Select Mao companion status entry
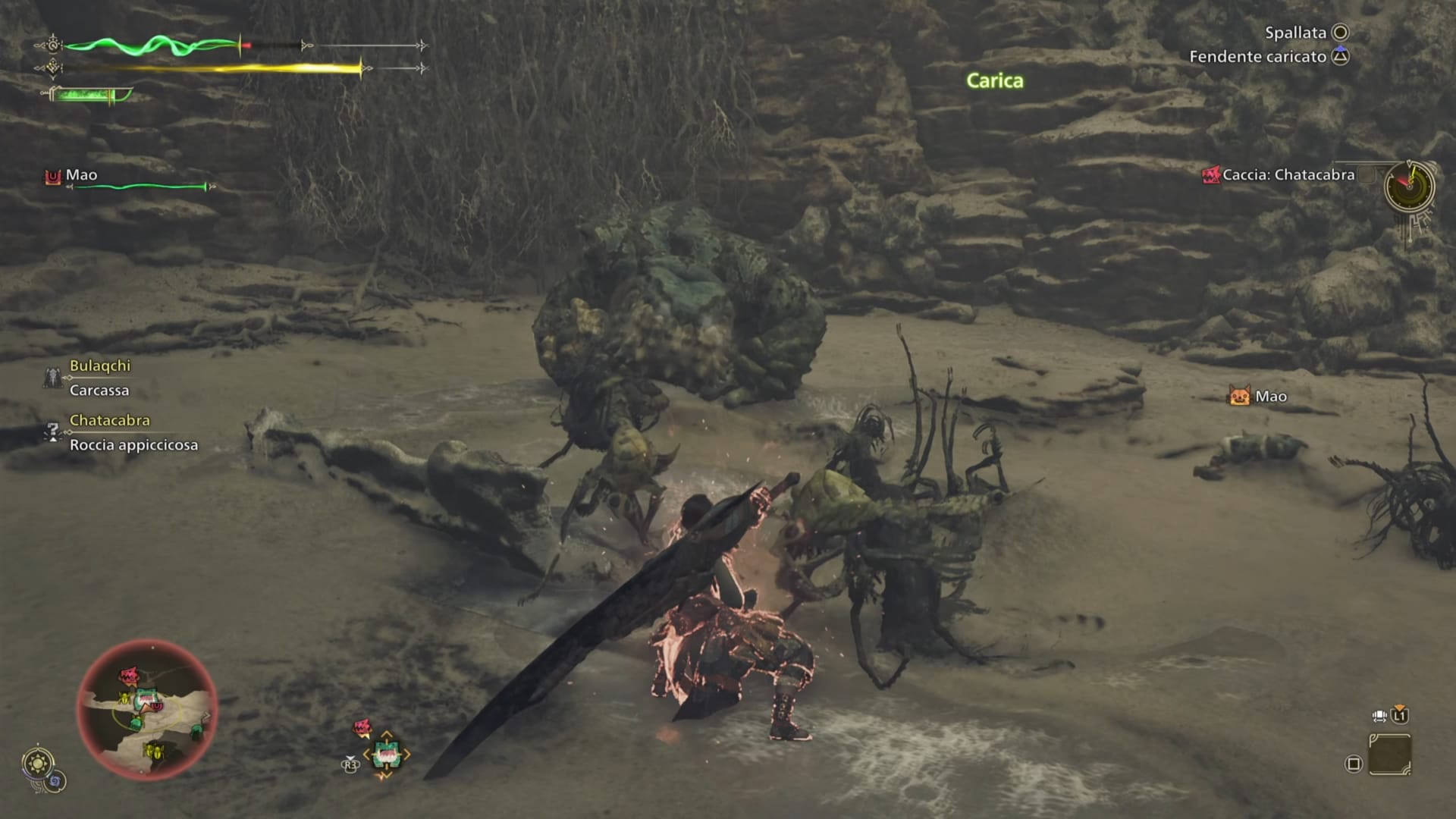Image resolution: width=1456 pixels, height=819 pixels. tap(81, 176)
